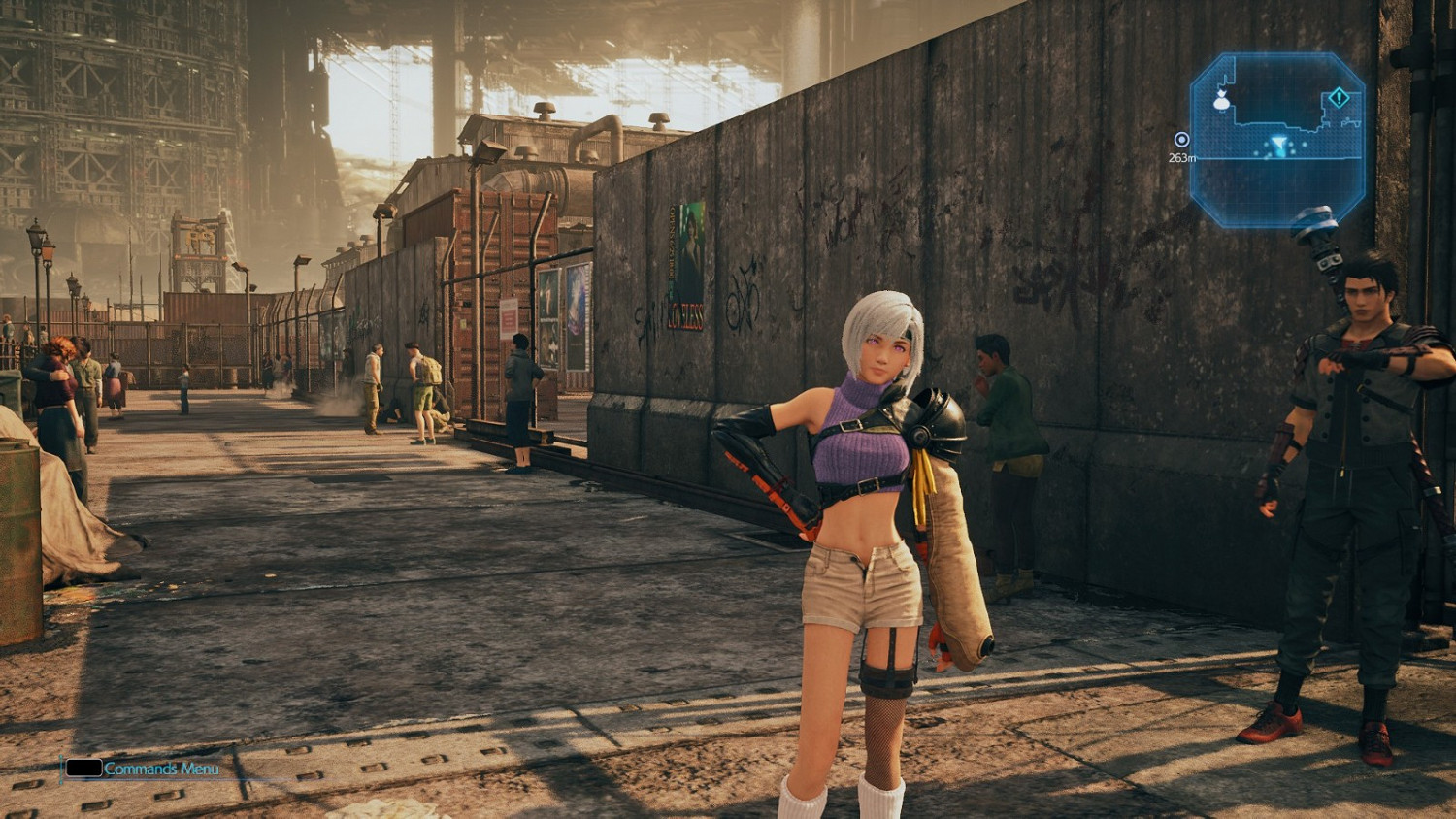Click the 263m objective waypoint marker
The image size is (1456, 819).
pyautogui.click(x=1181, y=140)
